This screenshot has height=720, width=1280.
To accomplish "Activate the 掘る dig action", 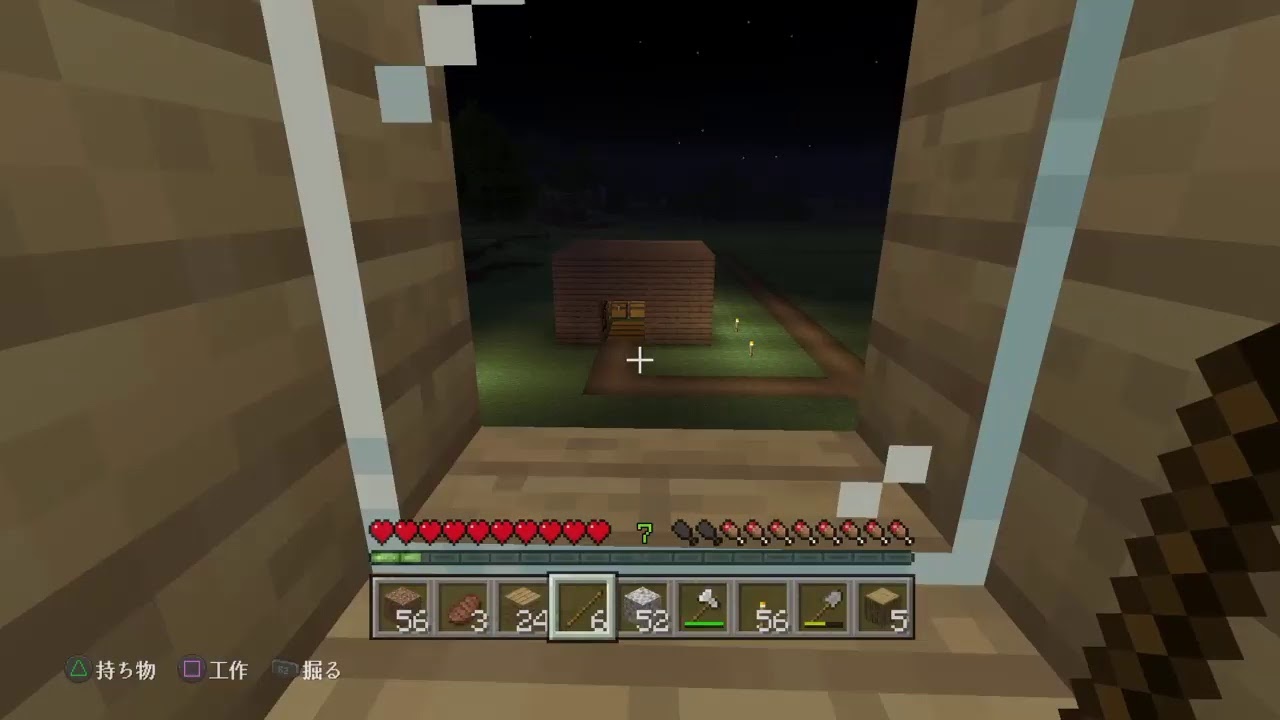I will point(322,671).
